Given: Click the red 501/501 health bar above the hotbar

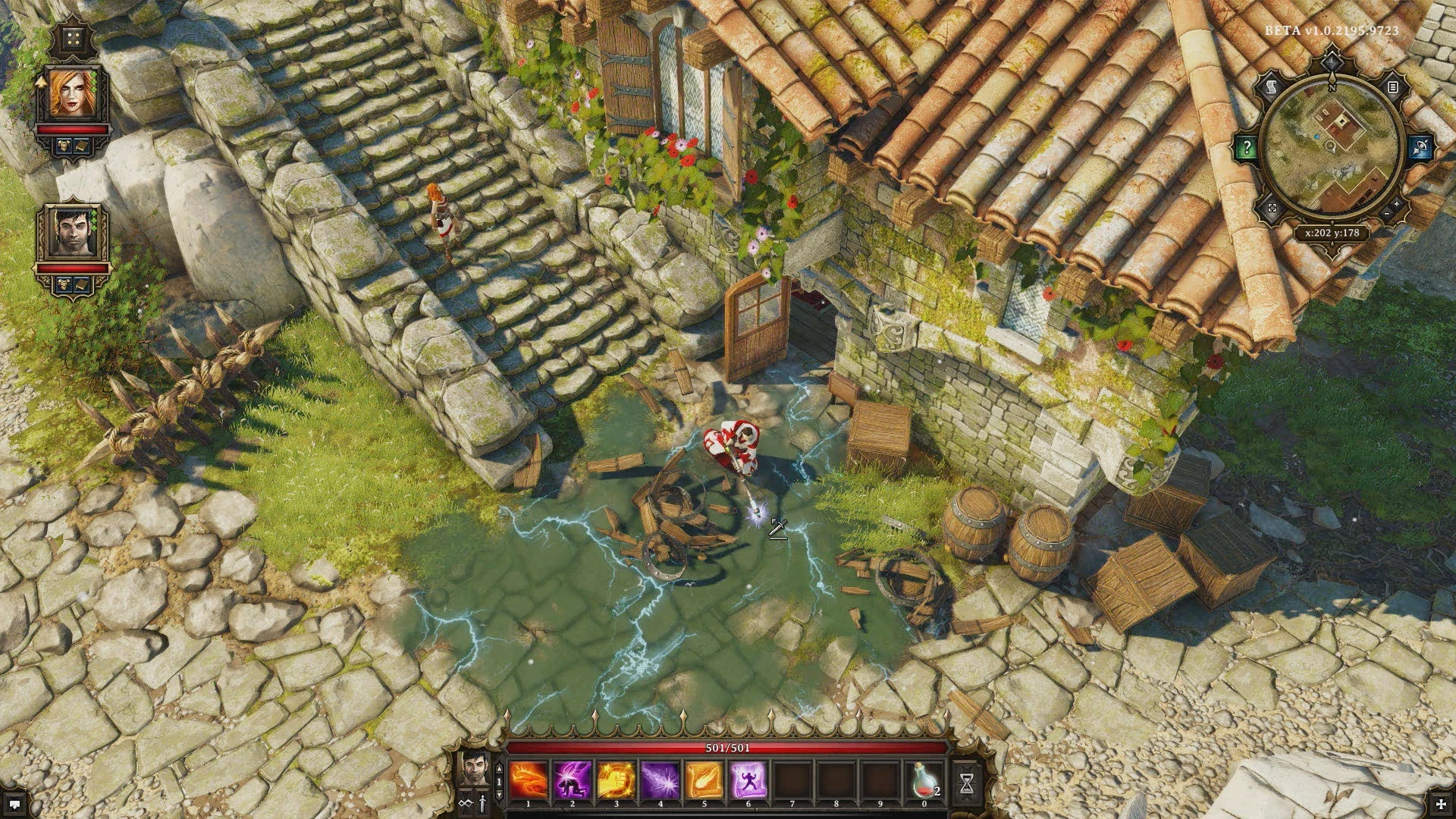Looking at the screenshot, I should click(x=726, y=748).
